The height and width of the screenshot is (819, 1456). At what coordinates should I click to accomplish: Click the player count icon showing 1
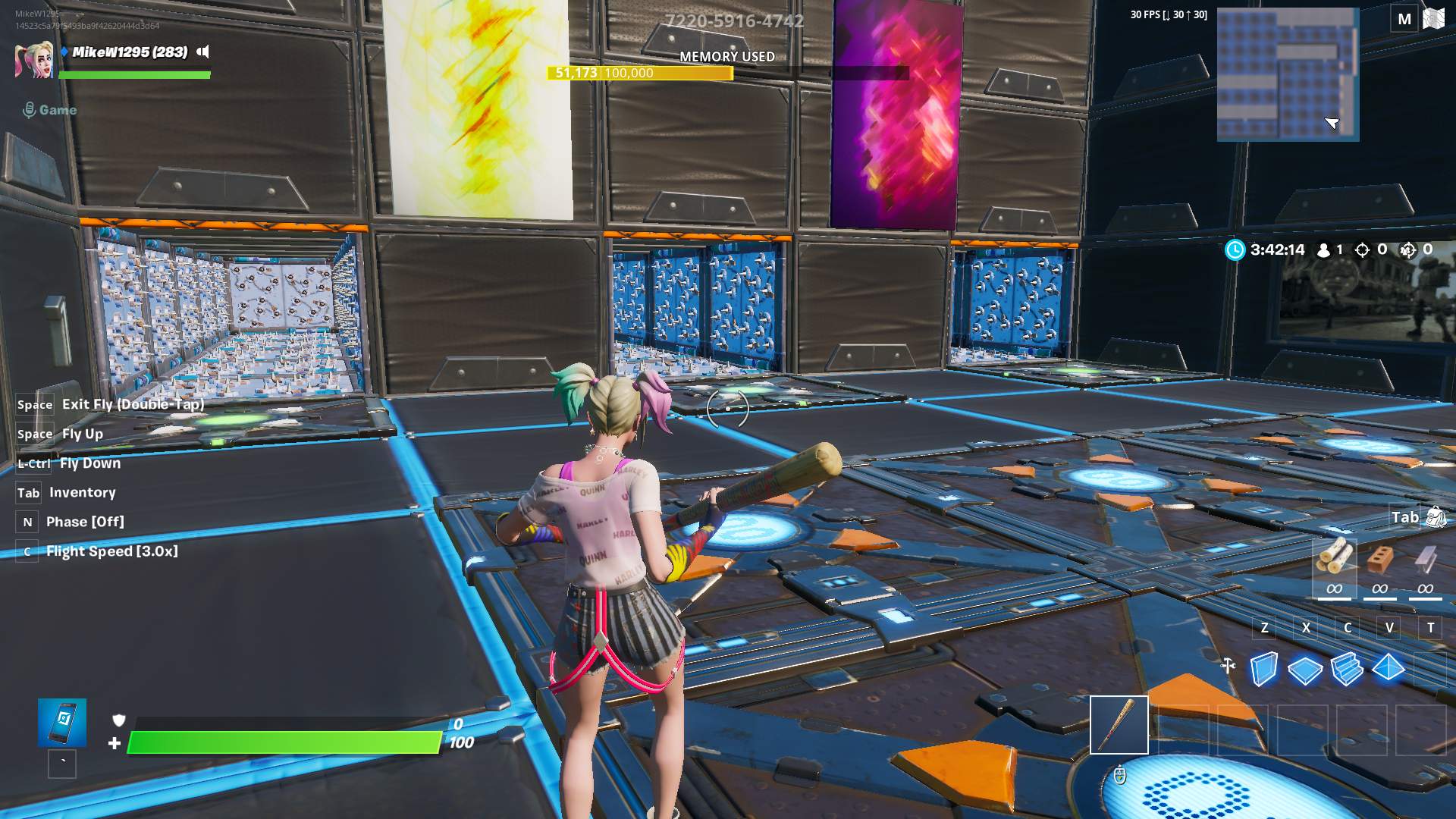[x=1325, y=249]
